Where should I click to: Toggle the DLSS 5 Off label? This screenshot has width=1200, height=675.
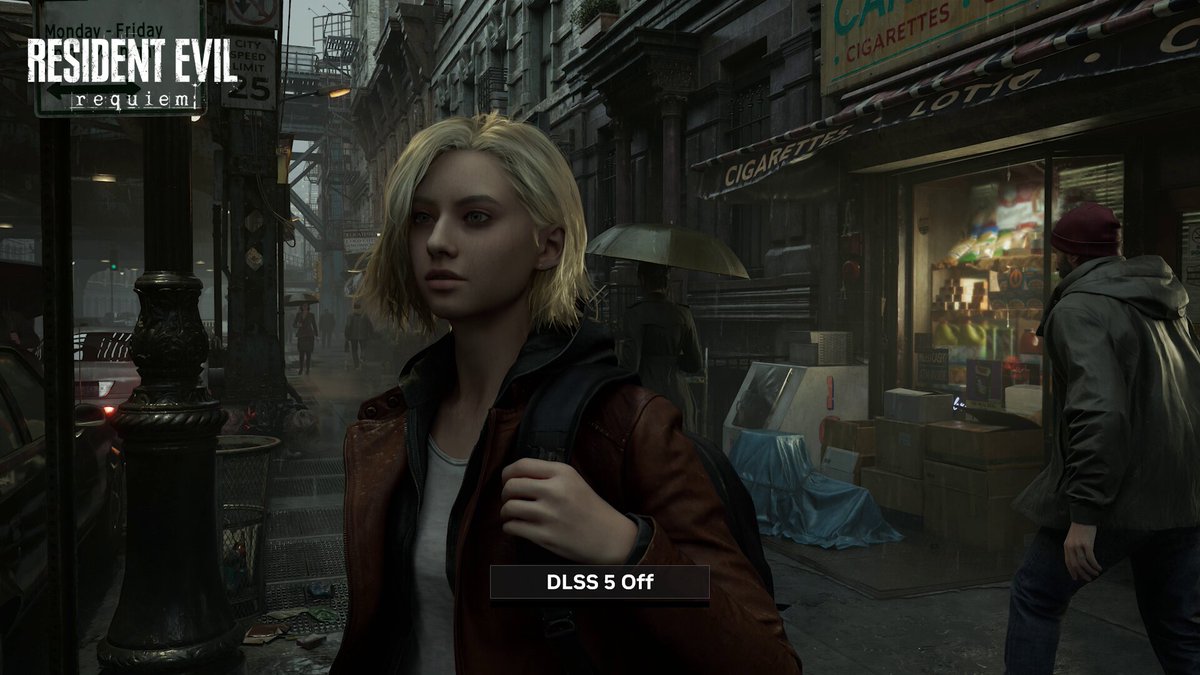point(599,582)
